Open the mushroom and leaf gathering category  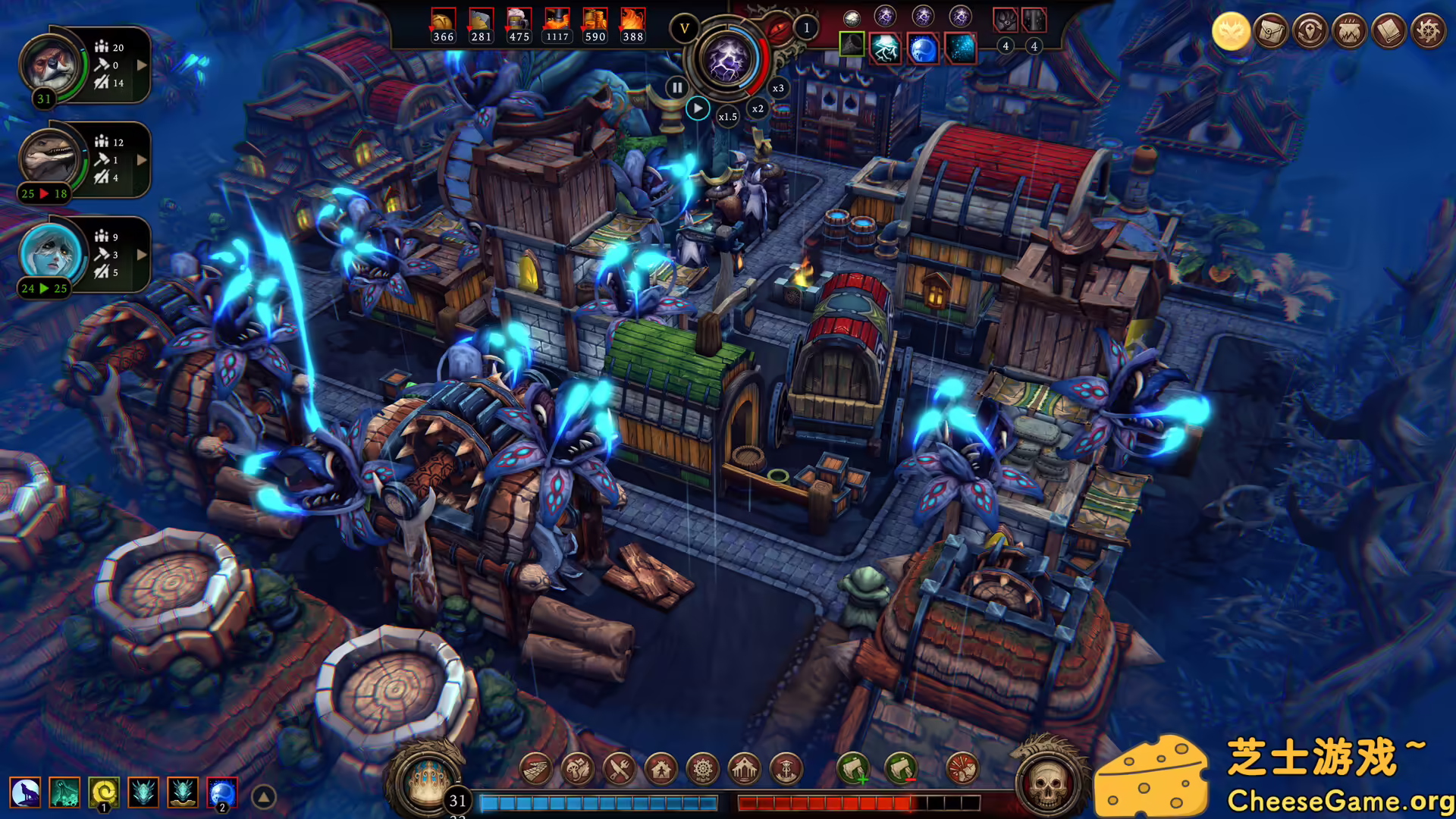click(x=578, y=770)
